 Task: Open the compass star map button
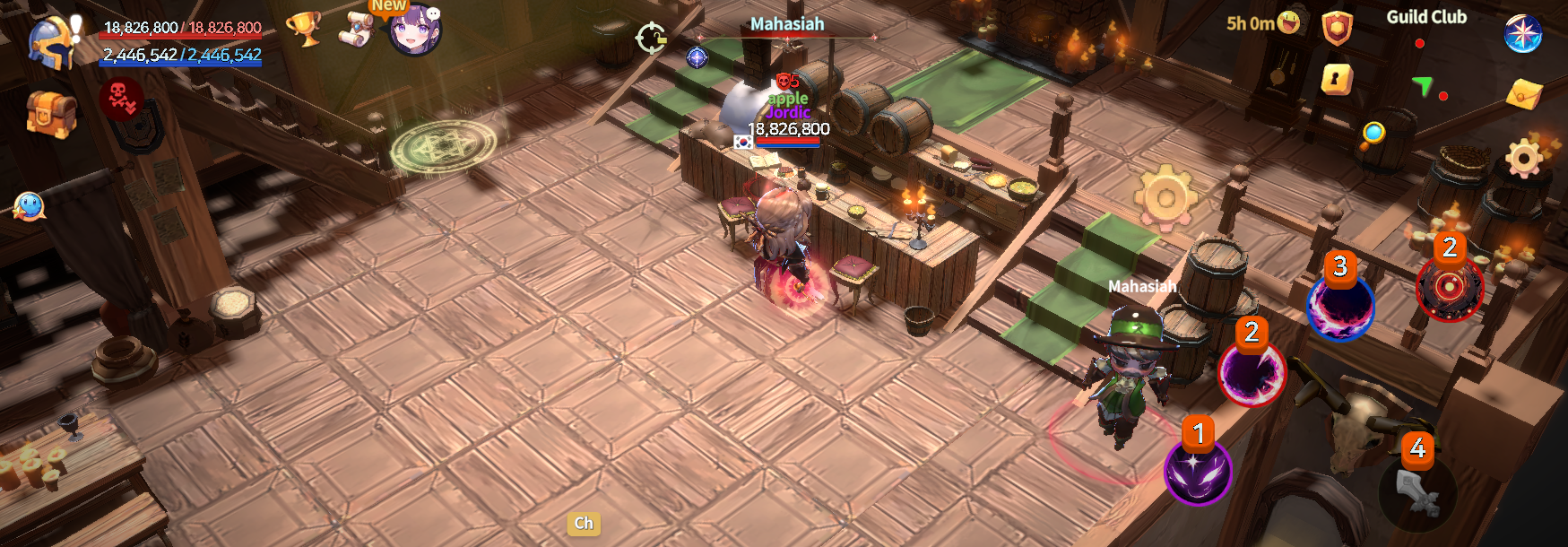point(1521,34)
